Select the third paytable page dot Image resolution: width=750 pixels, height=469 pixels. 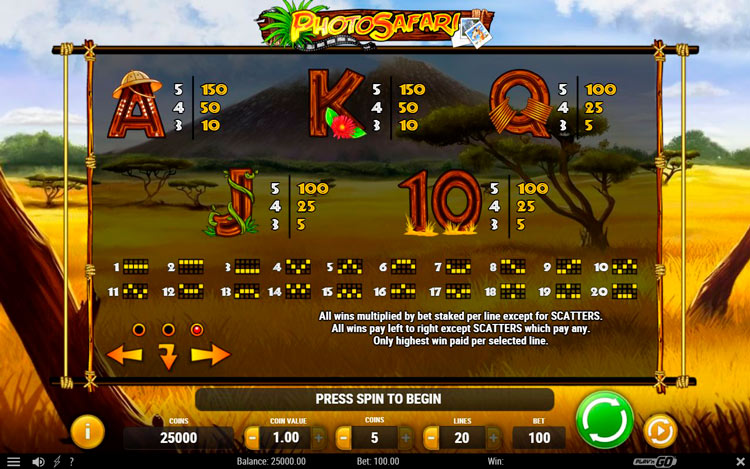click(197, 329)
